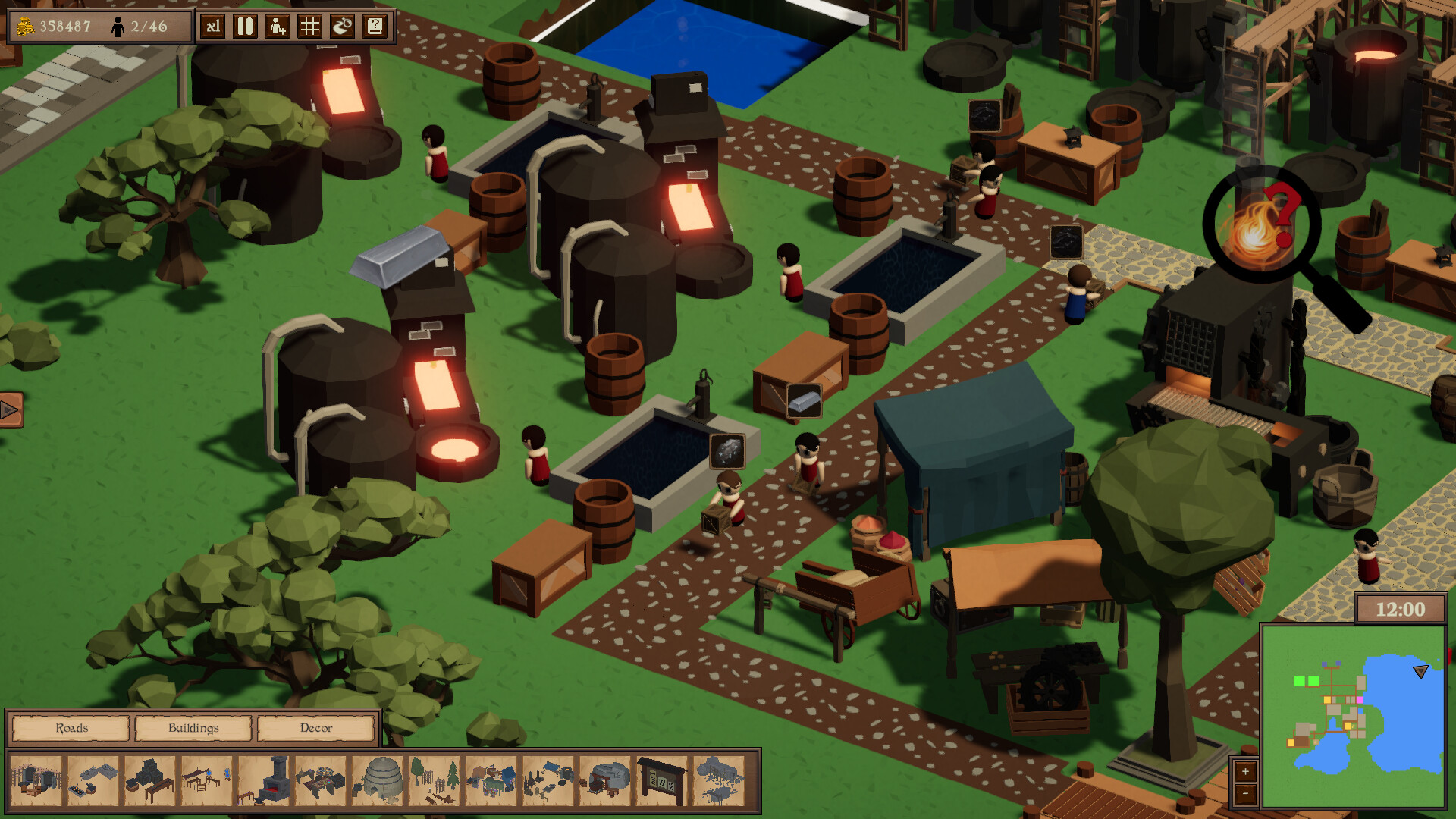Open the Buildings category
Screen dimensions: 1456x819
pos(193,728)
